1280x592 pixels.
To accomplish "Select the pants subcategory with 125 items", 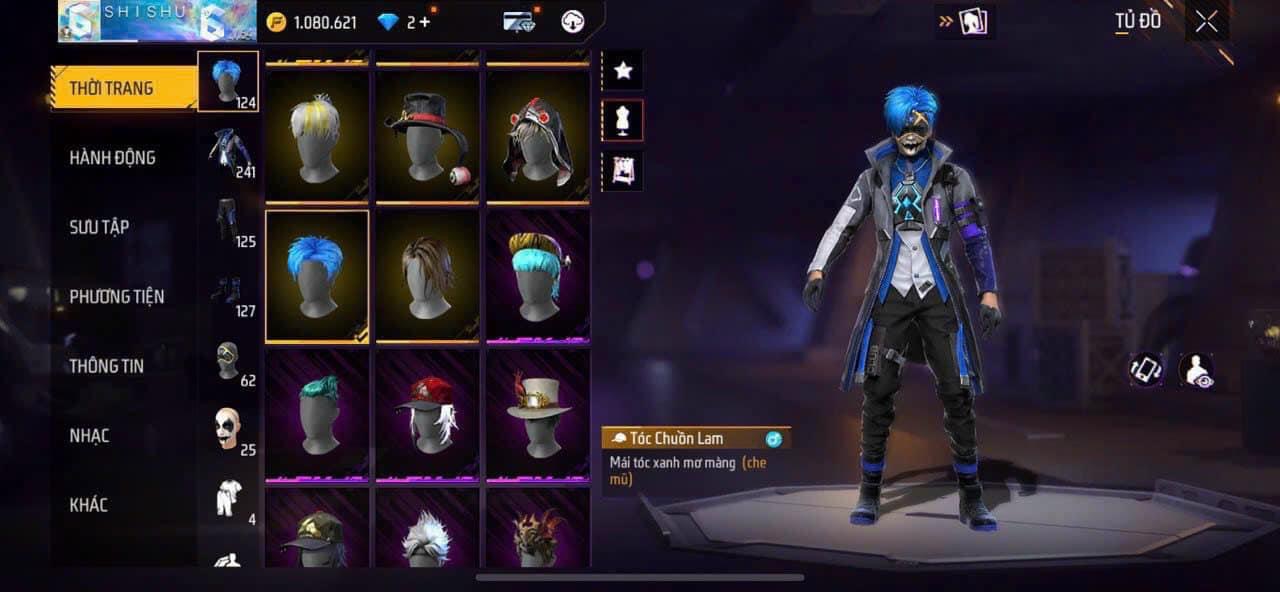I will pyautogui.click(x=229, y=223).
